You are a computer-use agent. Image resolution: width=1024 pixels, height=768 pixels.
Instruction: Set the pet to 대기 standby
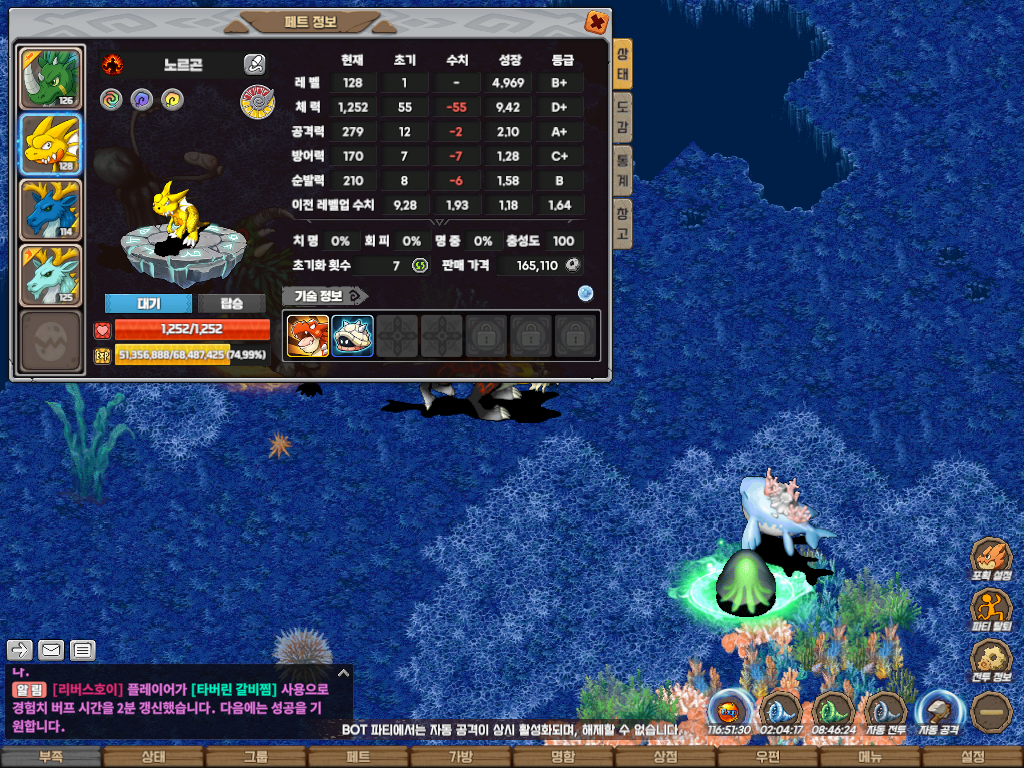(x=148, y=303)
